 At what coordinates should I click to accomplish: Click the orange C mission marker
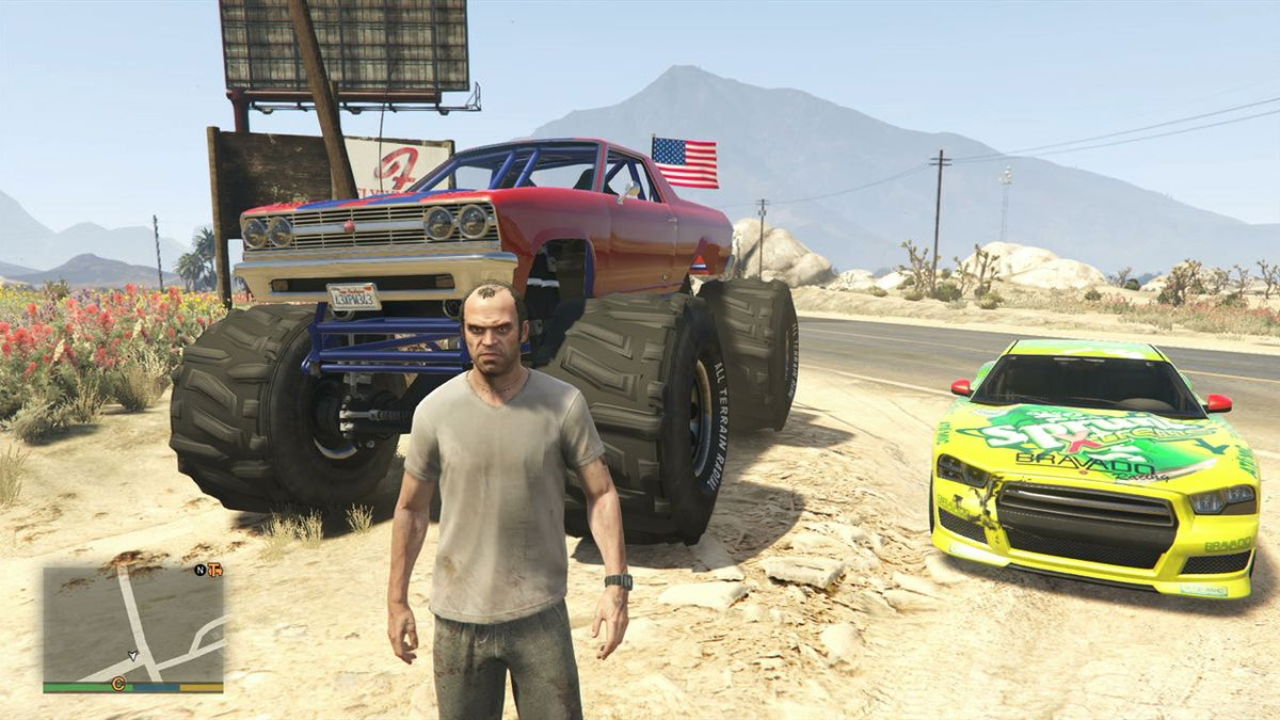pyautogui.click(x=118, y=684)
